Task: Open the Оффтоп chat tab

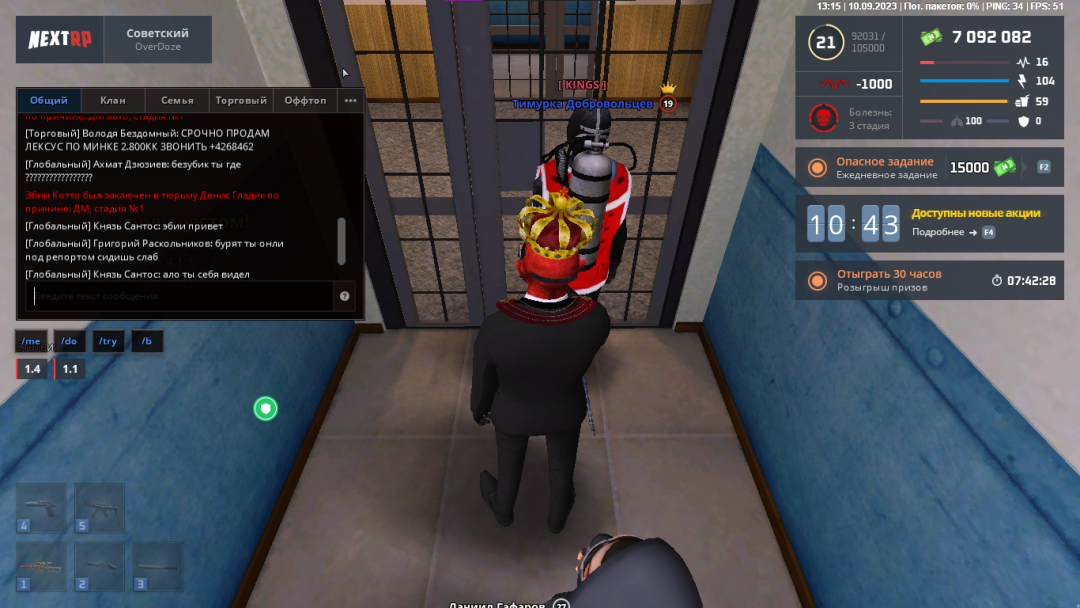Action: point(305,100)
